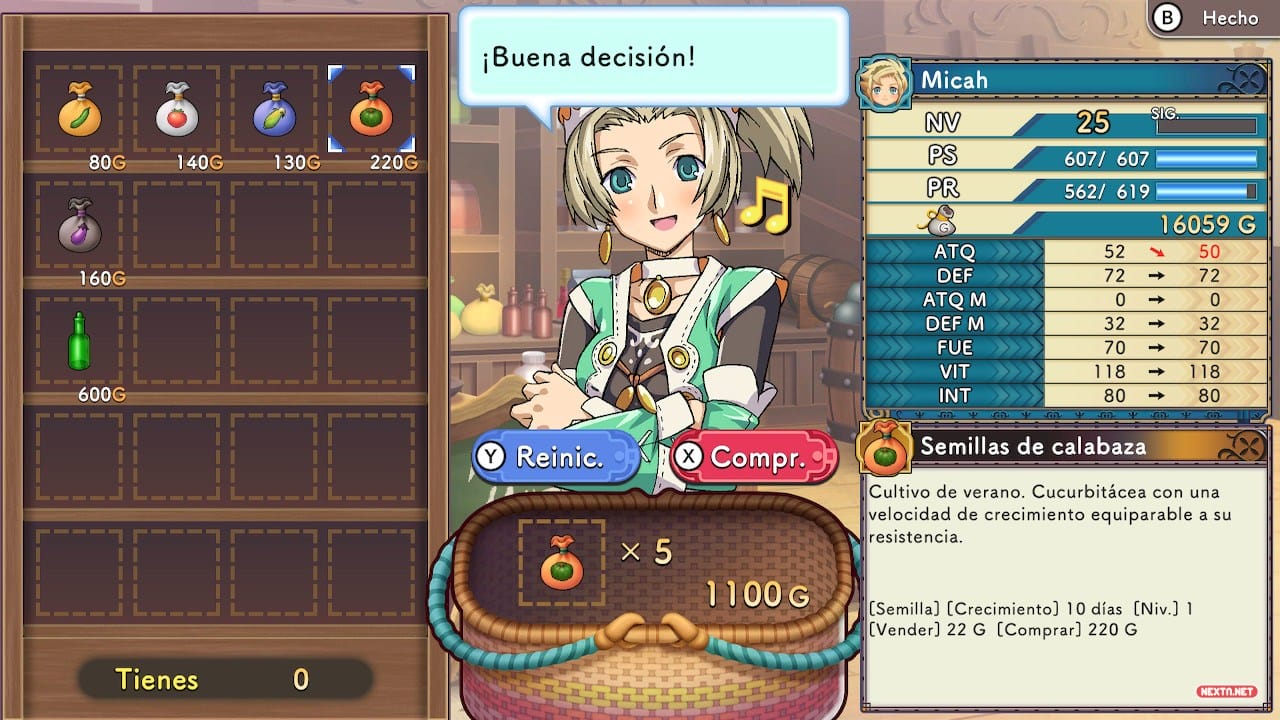
Task: Click the Reinic. reset button
Action: point(556,458)
